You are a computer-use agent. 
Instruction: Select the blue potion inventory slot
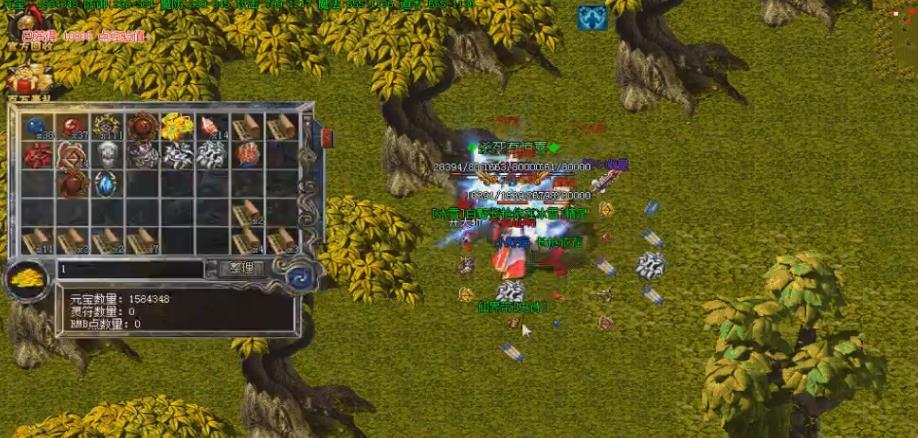coord(38,127)
